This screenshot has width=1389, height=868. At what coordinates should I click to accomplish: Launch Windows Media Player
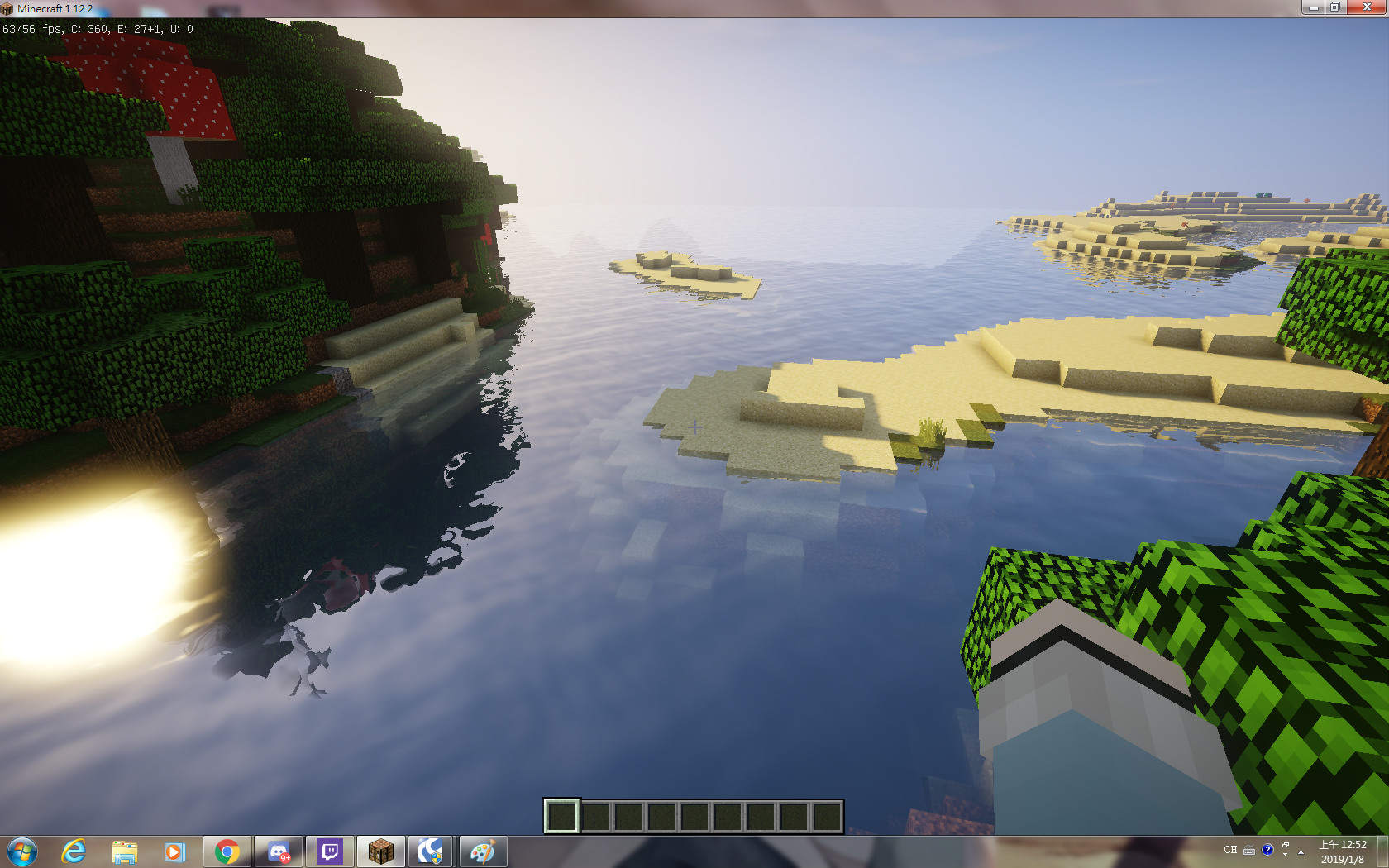[174, 850]
